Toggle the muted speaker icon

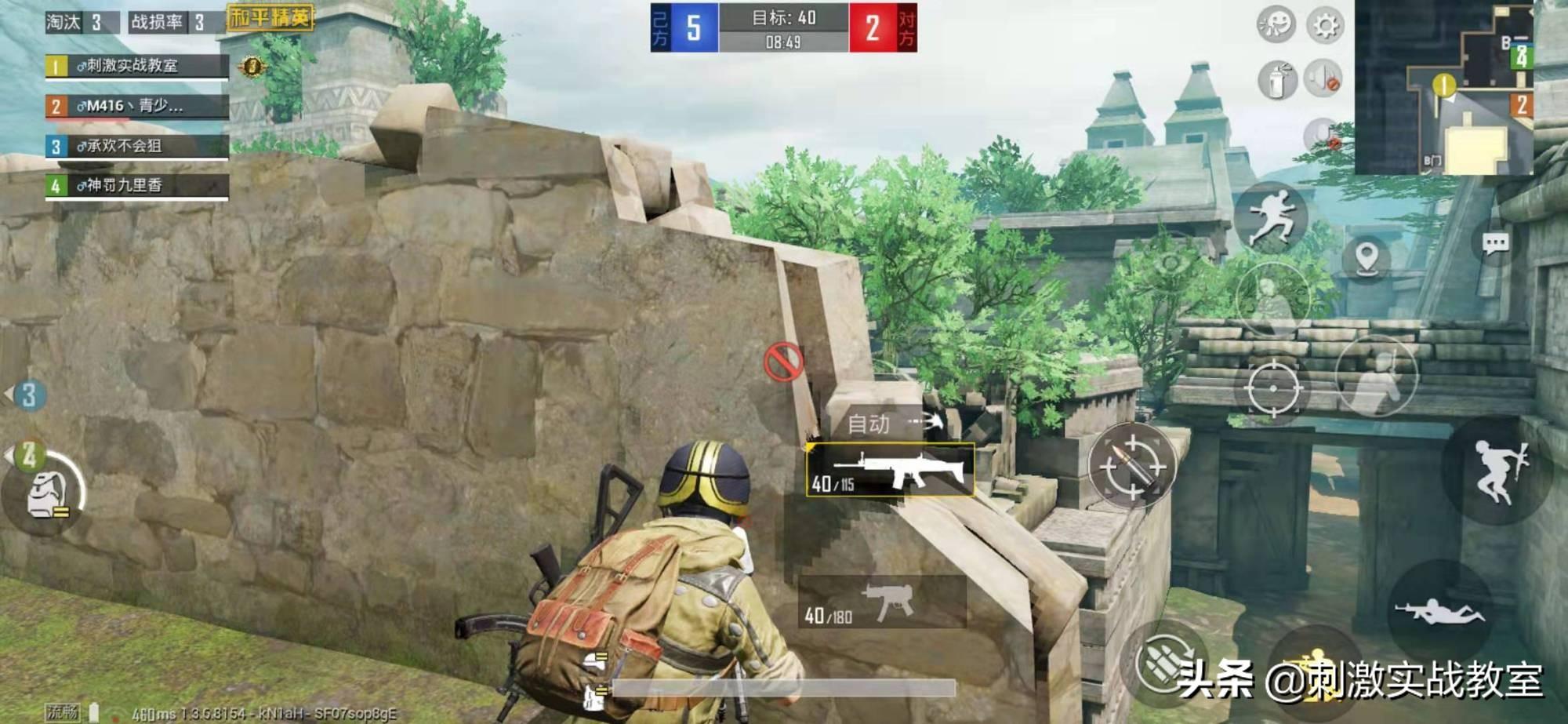pyautogui.click(x=1323, y=78)
